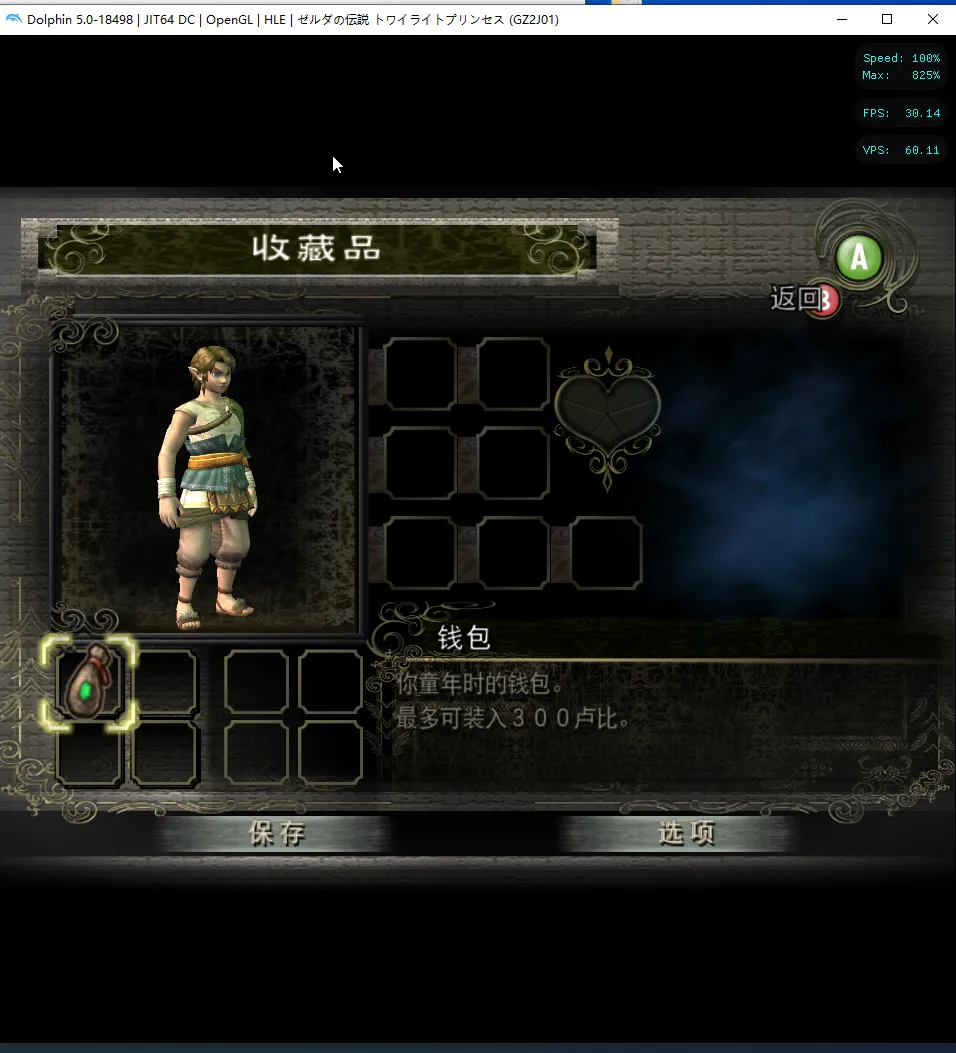The image size is (956, 1053).
Task: Open the 选项 options menu
Action: click(686, 834)
